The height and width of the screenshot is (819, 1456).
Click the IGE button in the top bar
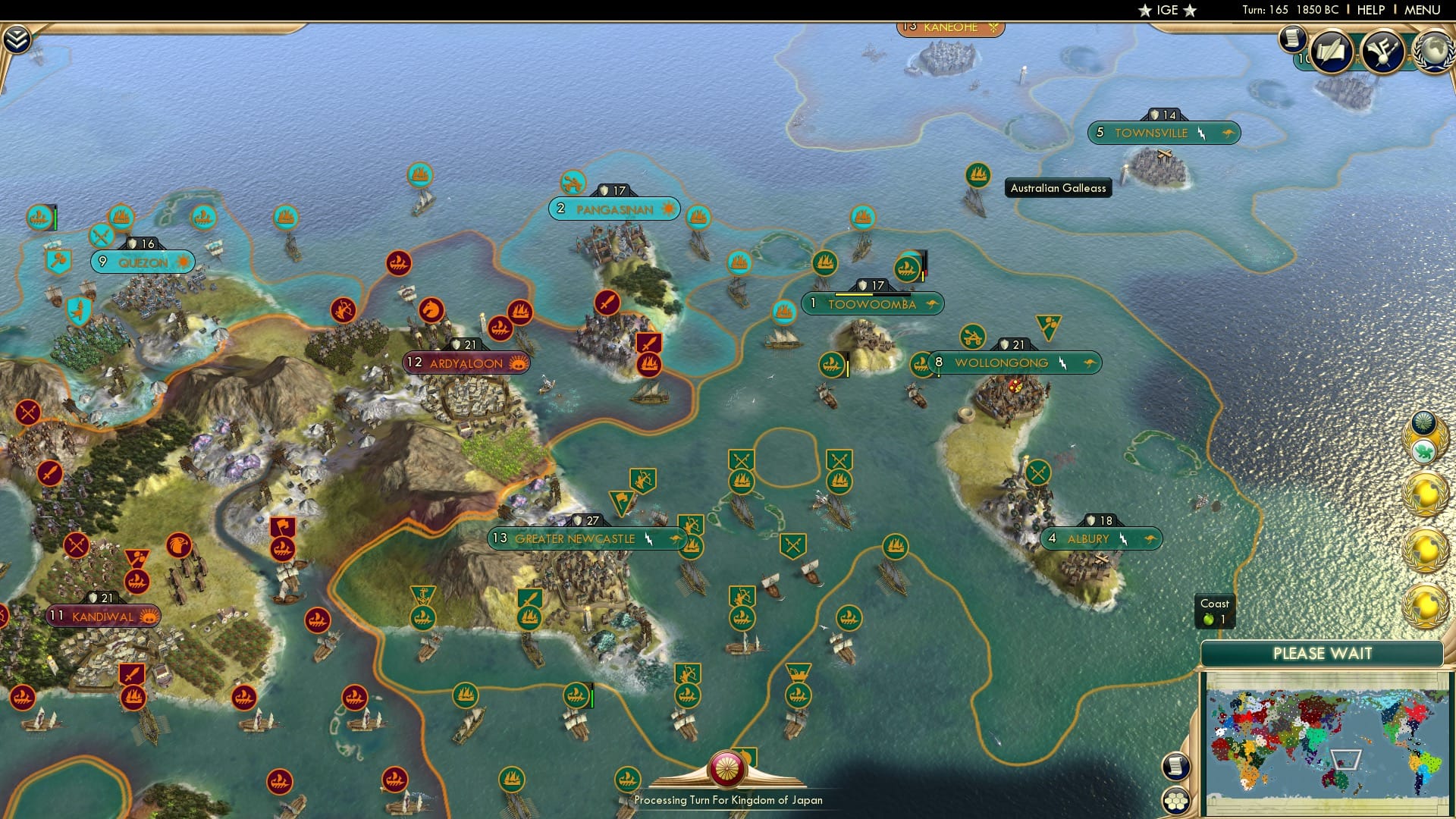(x=1164, y=10)
